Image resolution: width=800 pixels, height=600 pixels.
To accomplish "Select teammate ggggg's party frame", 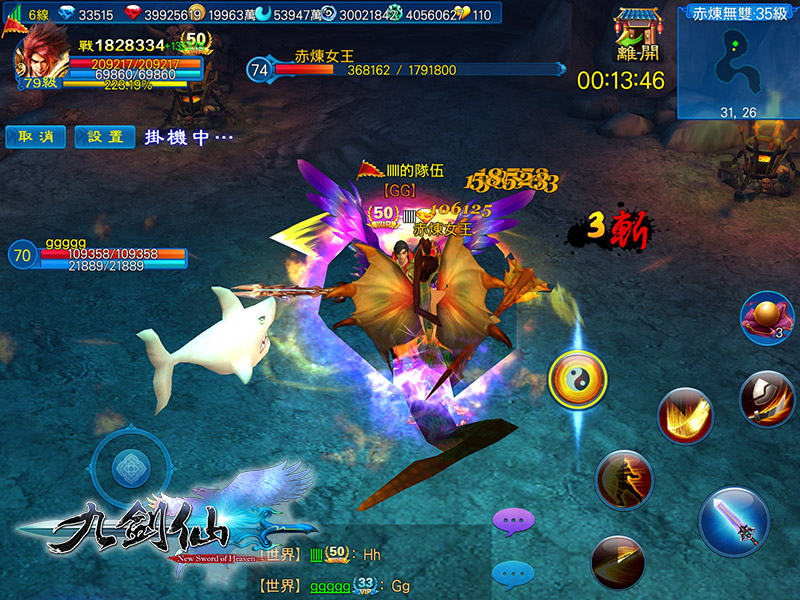I will pos(100,257).
